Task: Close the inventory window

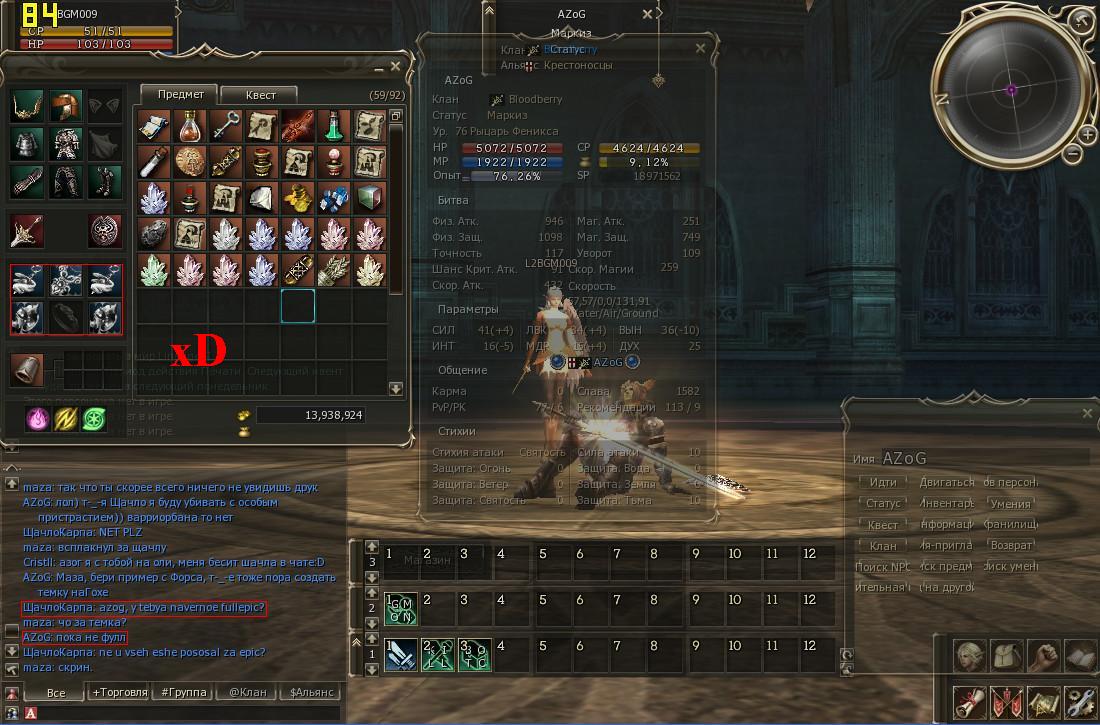Action: click(395, 66)
